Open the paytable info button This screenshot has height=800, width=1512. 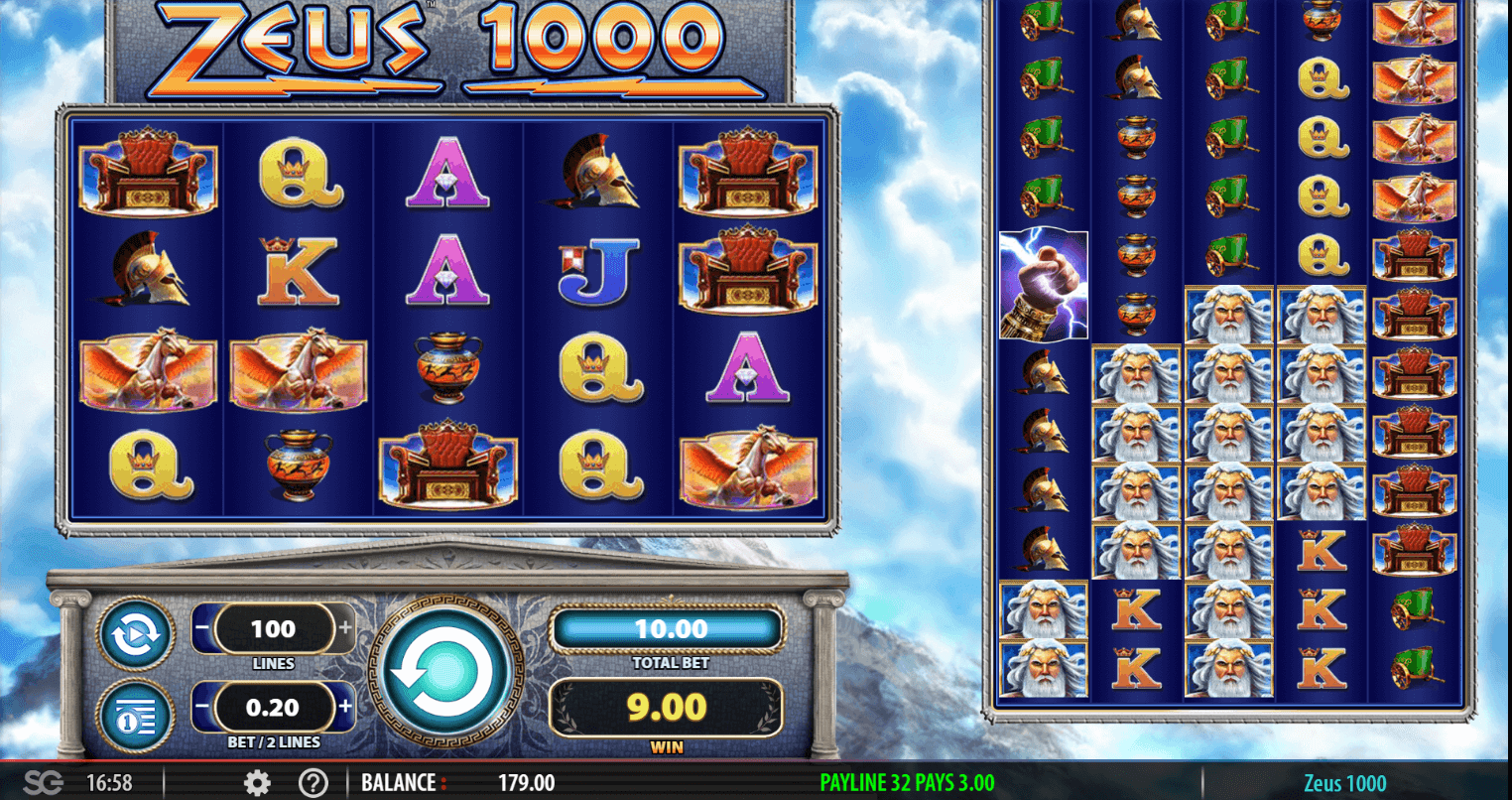tap(135, 716)
